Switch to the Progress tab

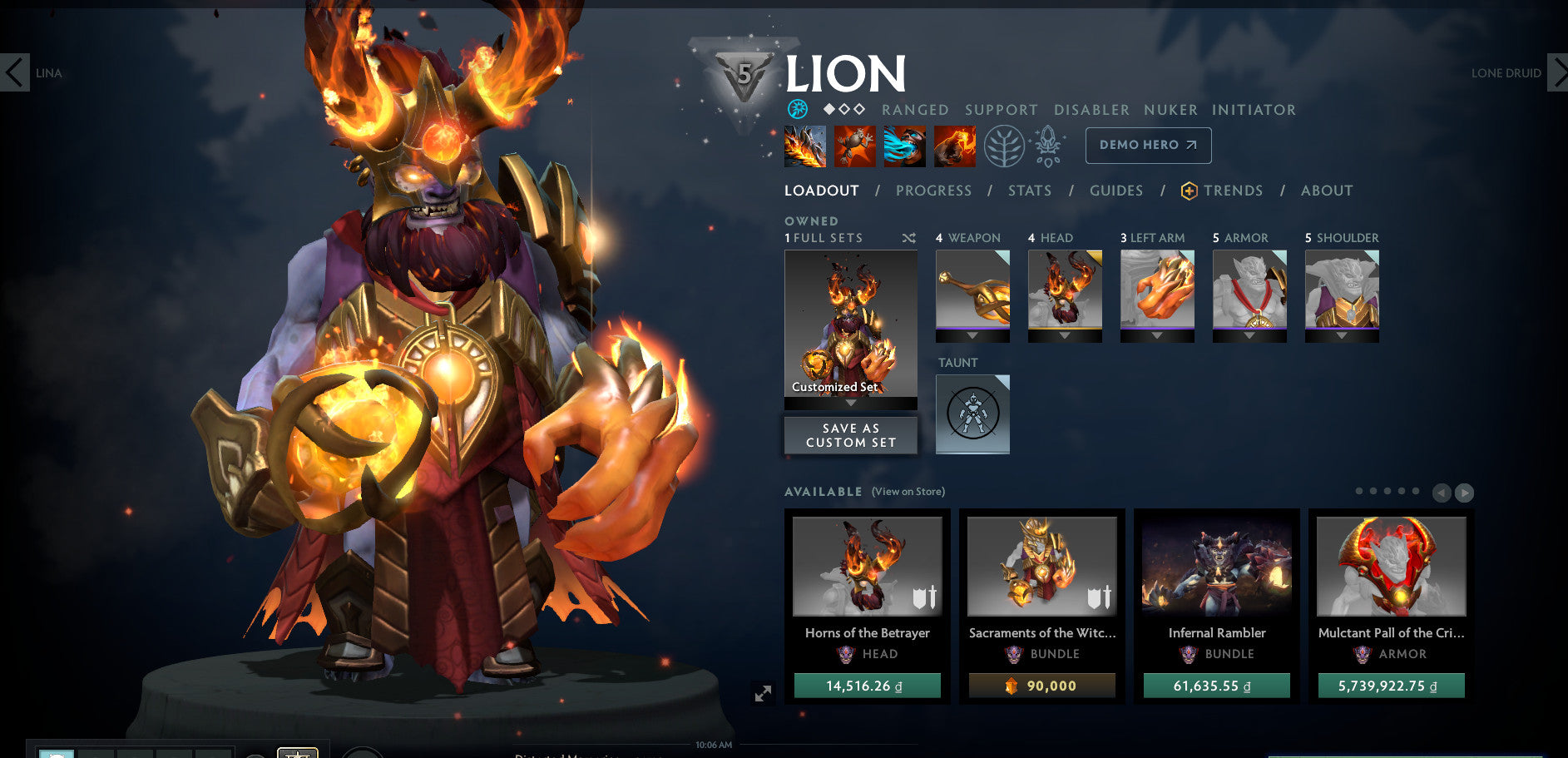point(933,191)
